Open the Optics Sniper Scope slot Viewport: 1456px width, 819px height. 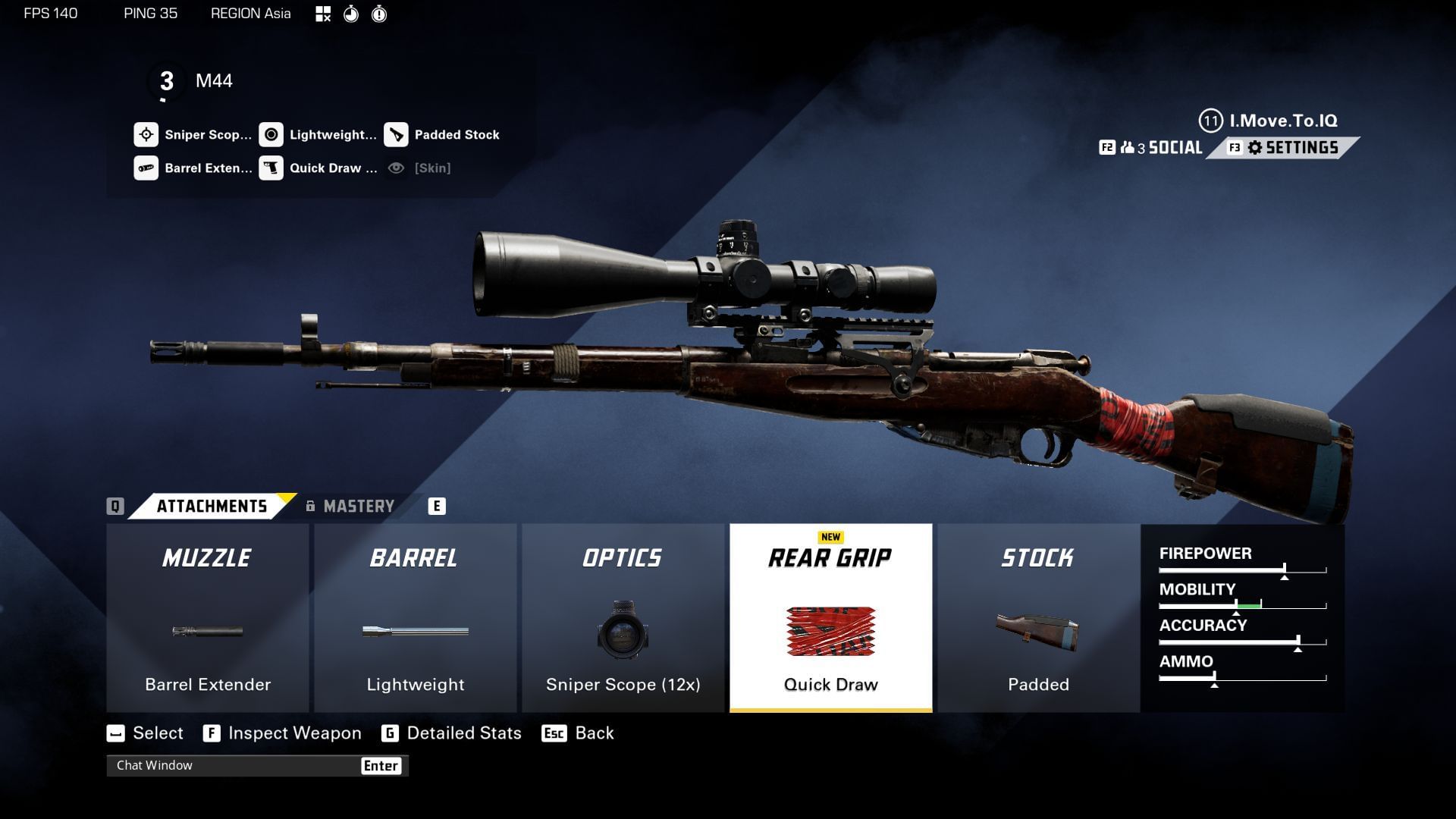coord(623,617)
